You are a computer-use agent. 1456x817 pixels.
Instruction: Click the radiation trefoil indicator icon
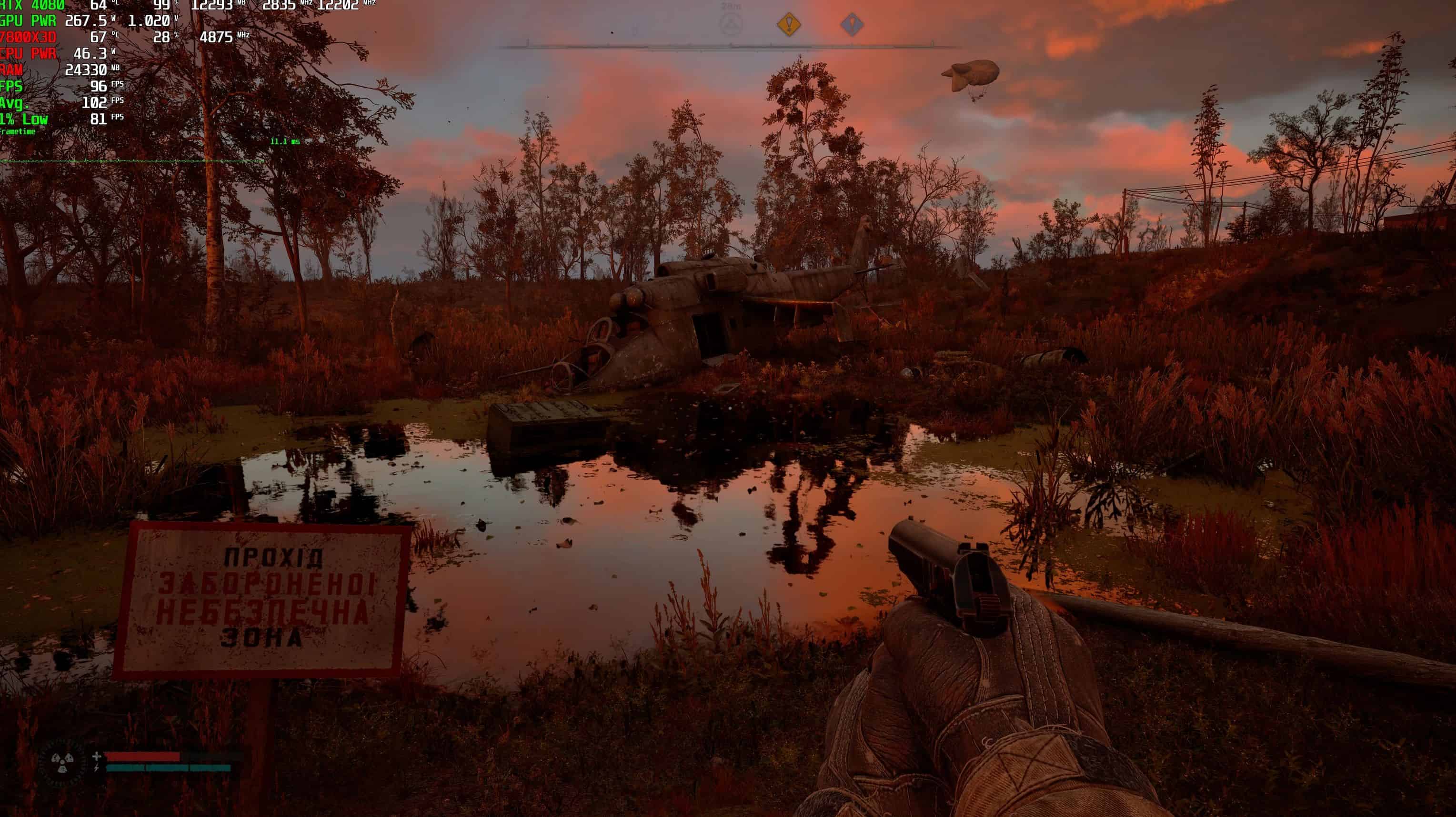point(63,763)
